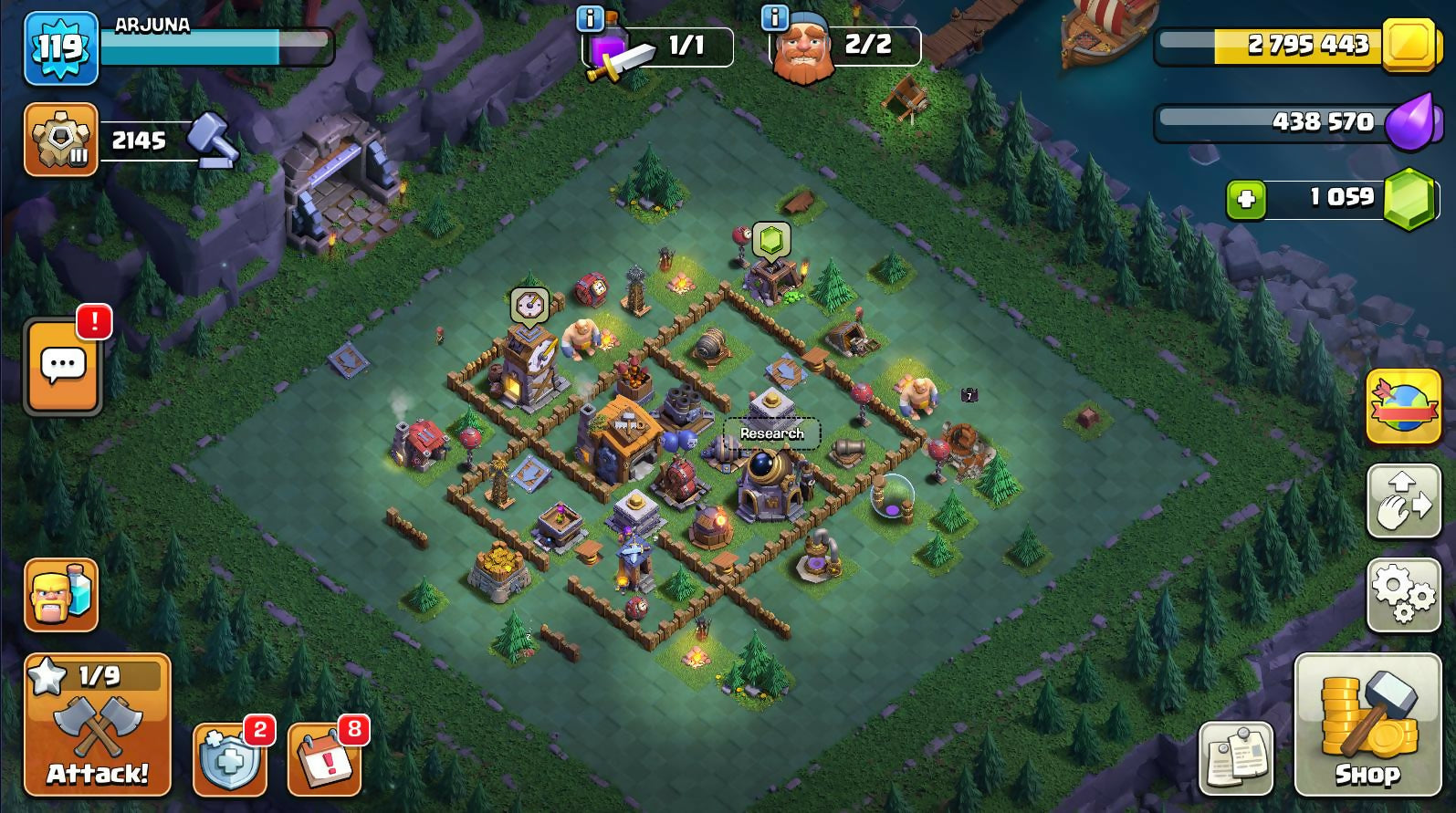Open the shield protection button
Screen dimensions: 1456x813
click(x=228, y=760)
